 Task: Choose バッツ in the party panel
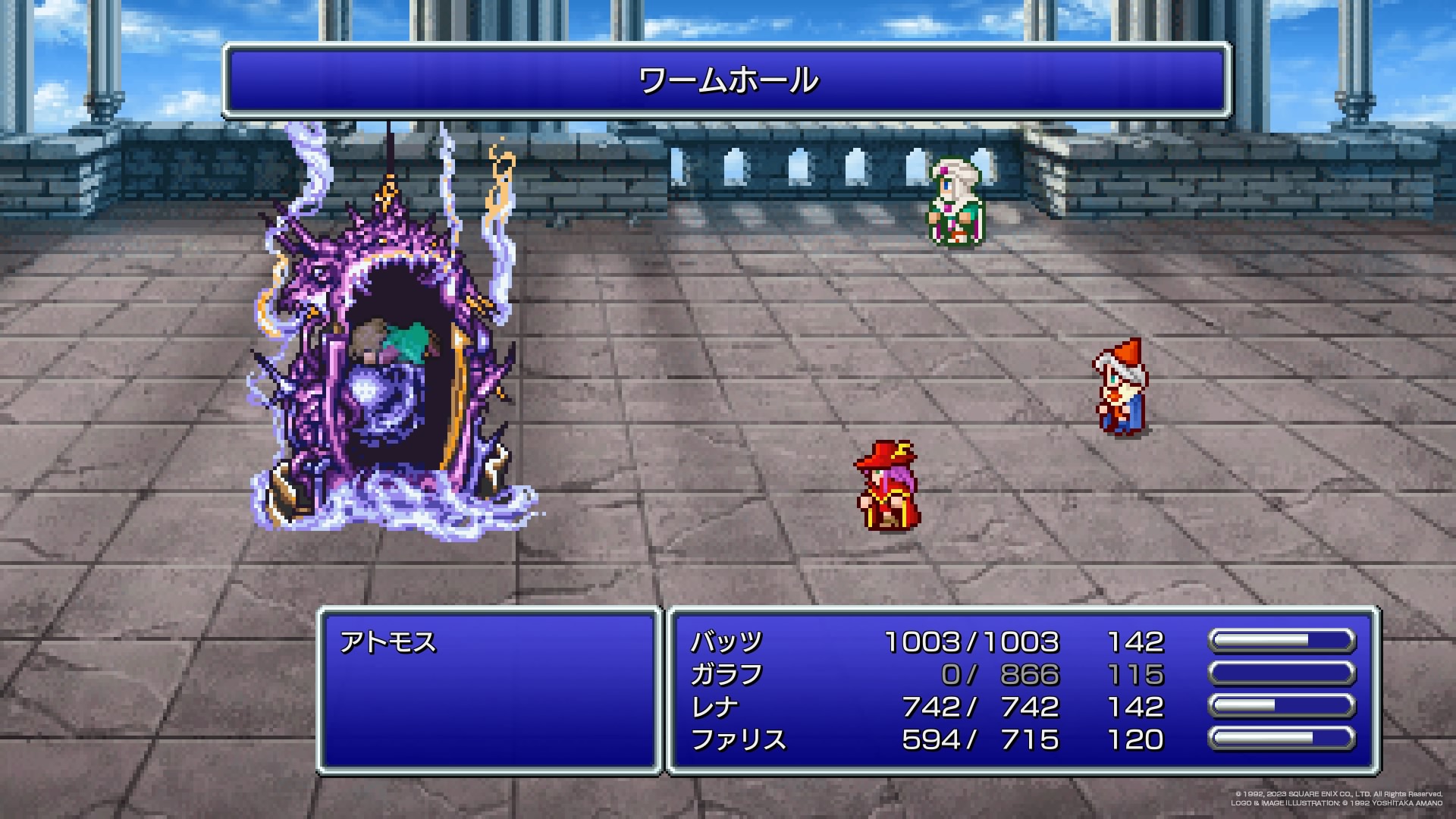tap(726, 642)
